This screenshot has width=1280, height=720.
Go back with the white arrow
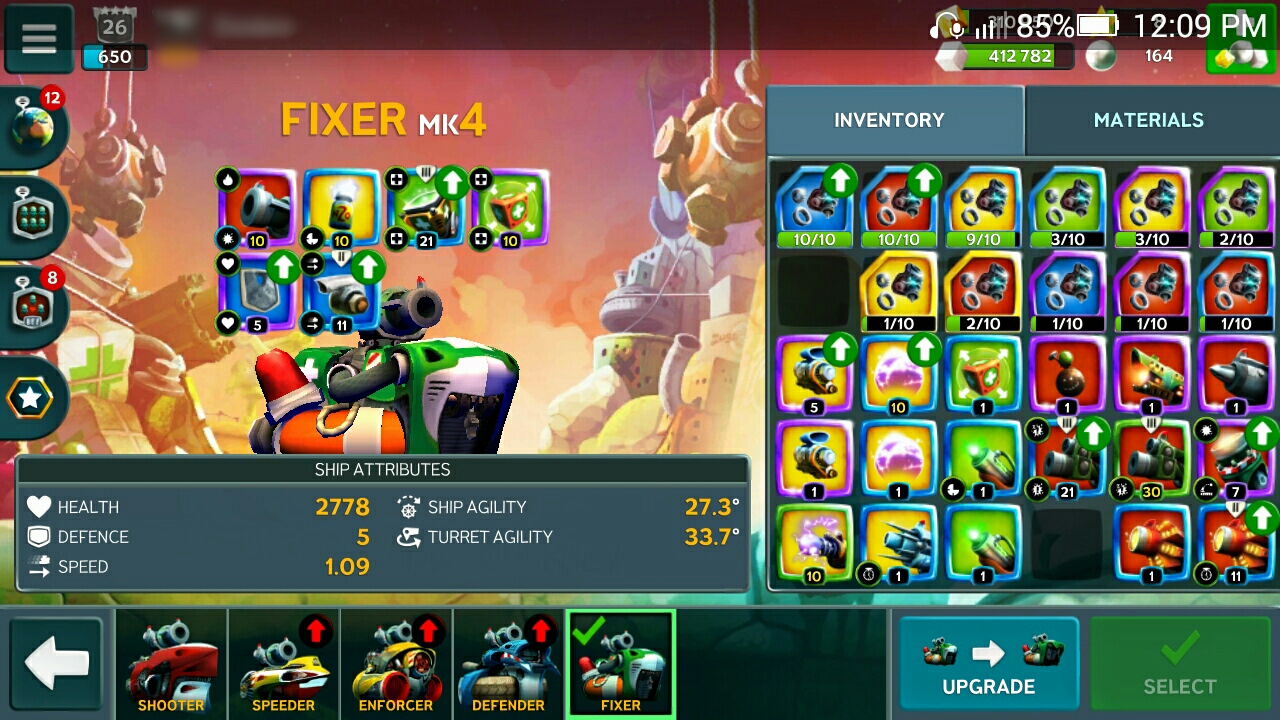[57, 664]
